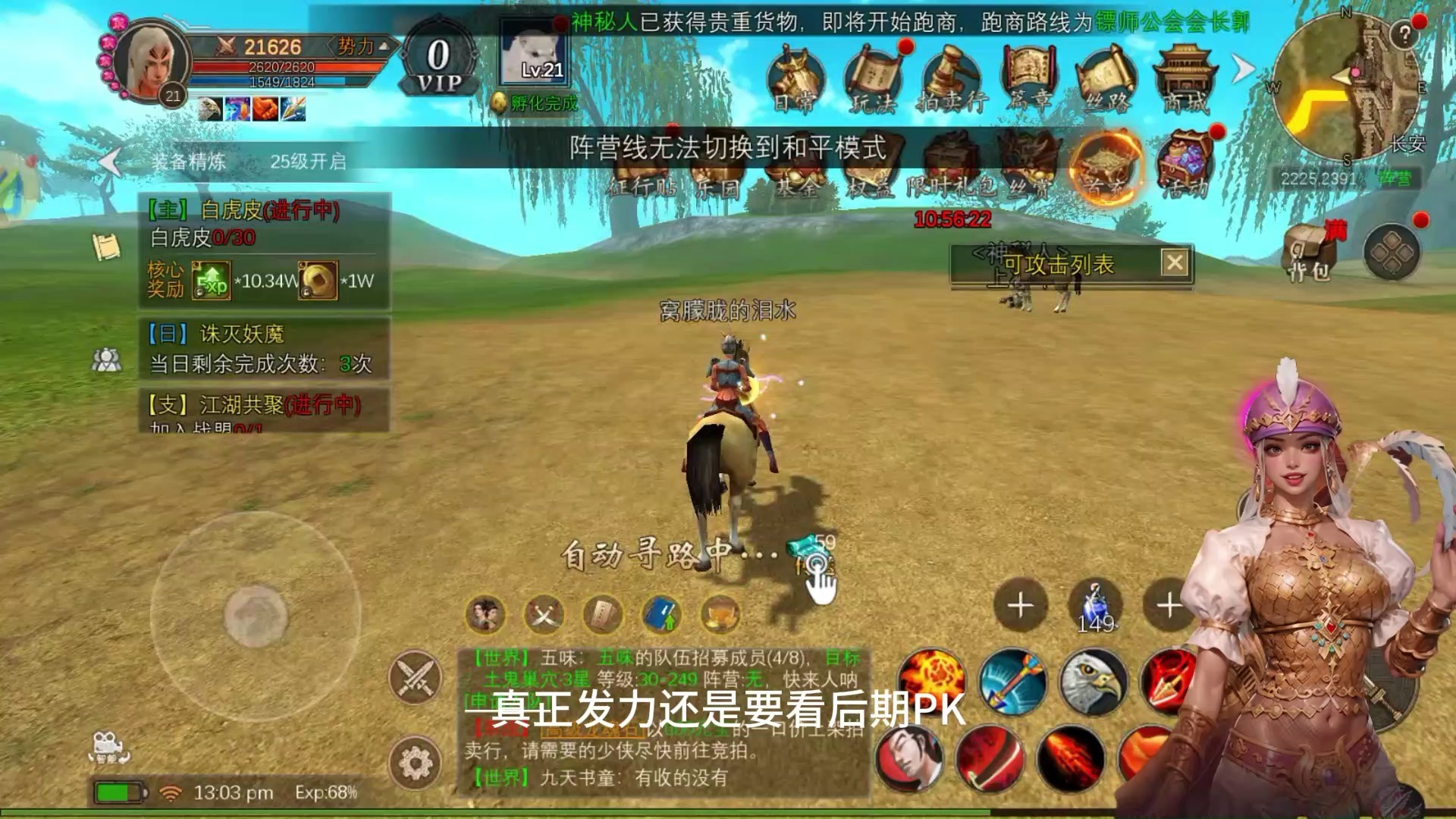1456x819 pixels.
Task: Activate the eagle head skill
Action: tap(1093, 681)
